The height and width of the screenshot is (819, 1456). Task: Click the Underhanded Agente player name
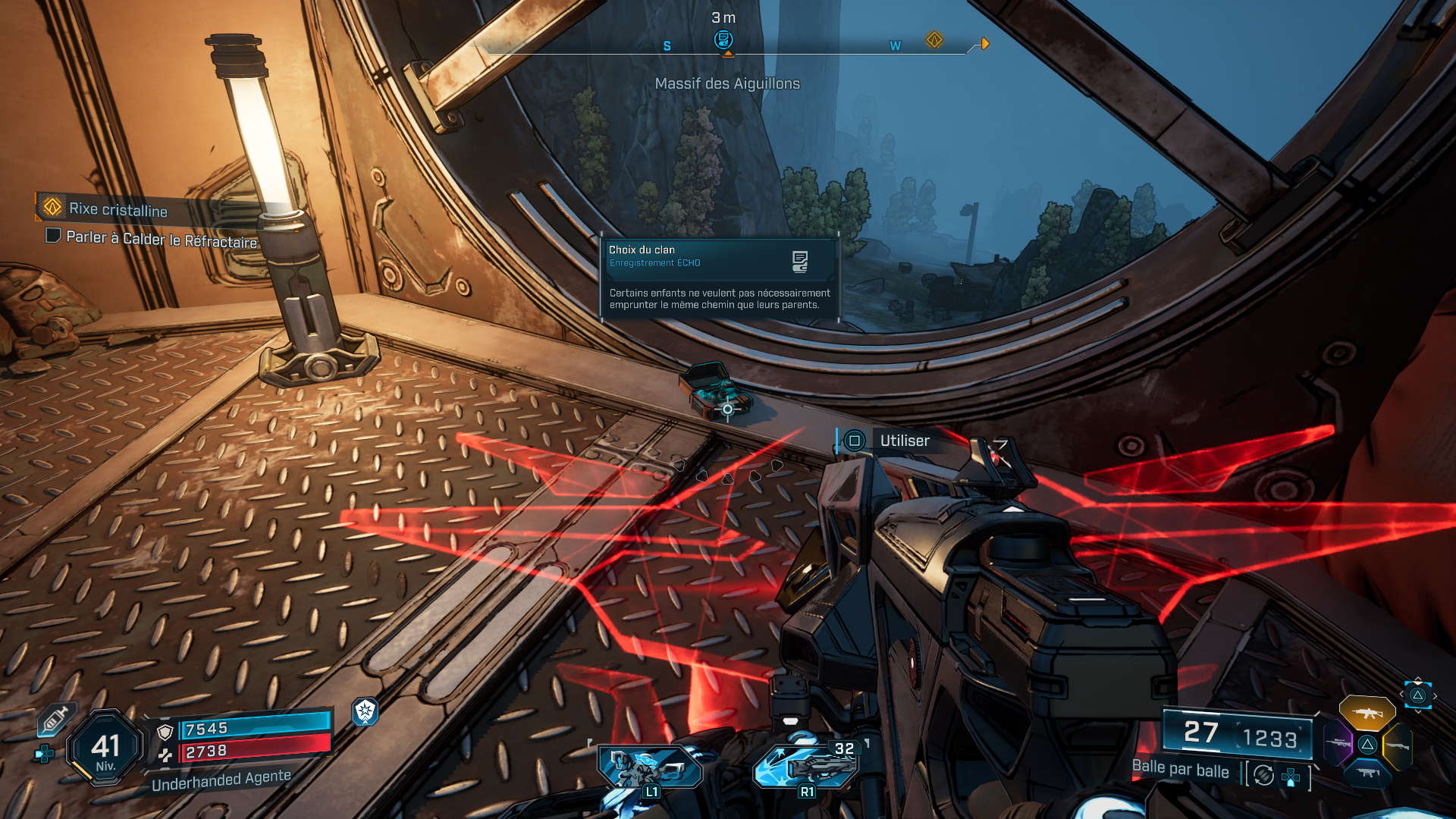click(221, 781)
